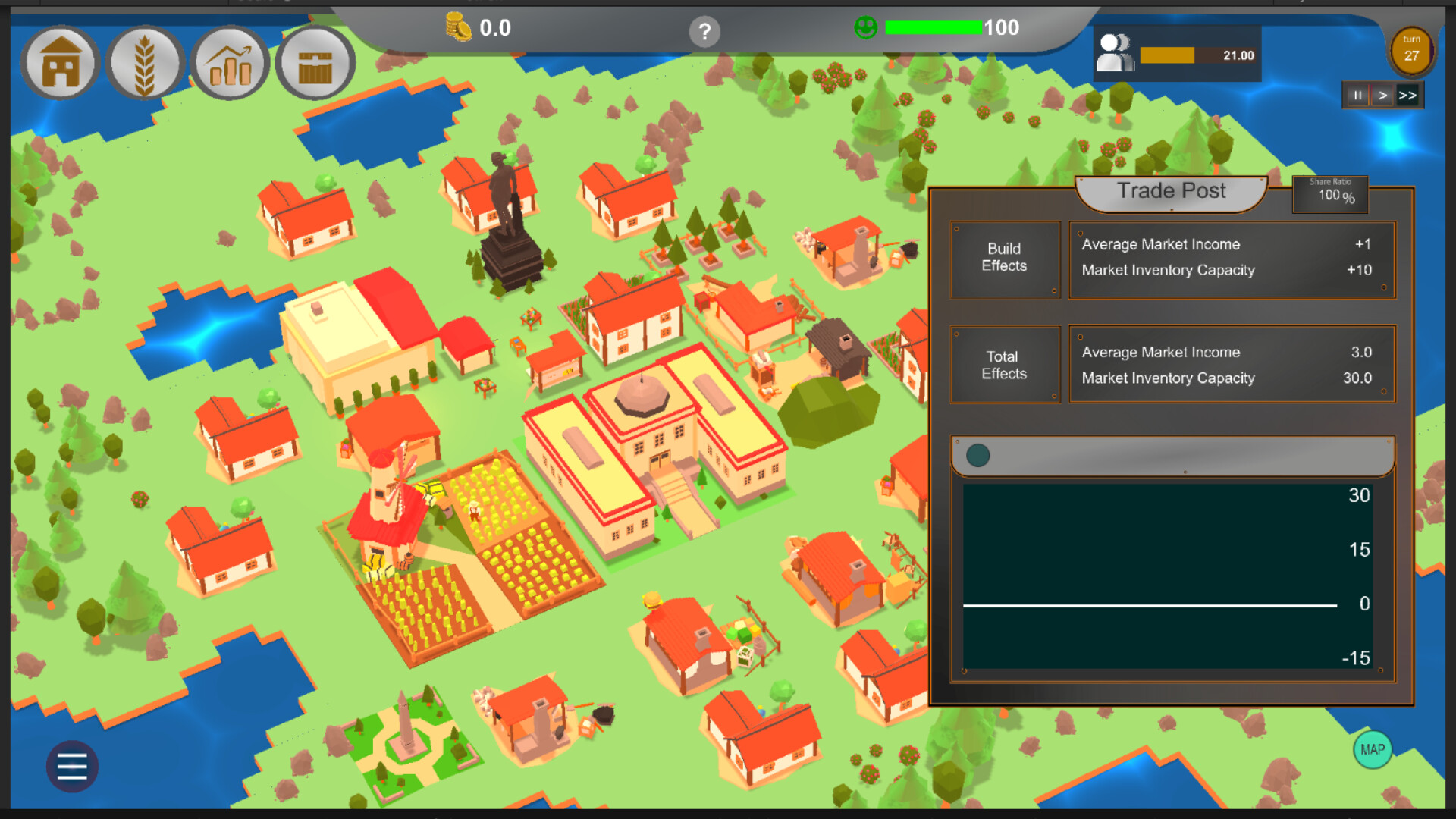Click the storage crate icon
This screenshot has width=1456, height=819.
point(315,63)
